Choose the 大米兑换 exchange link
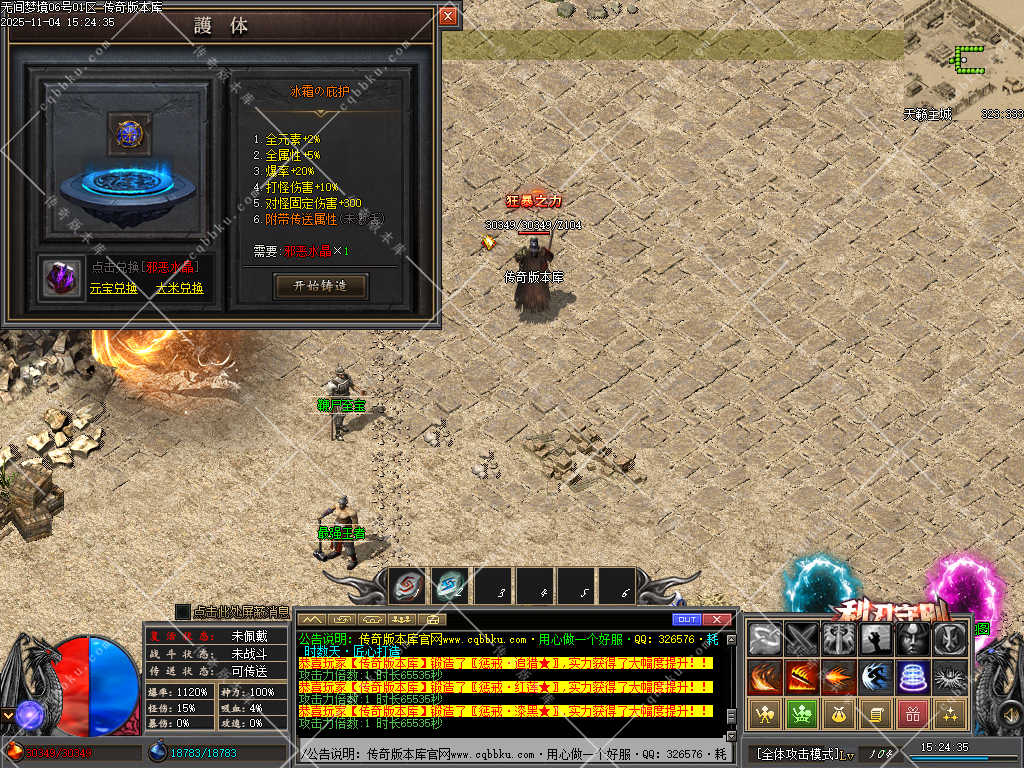 point(179,288)
